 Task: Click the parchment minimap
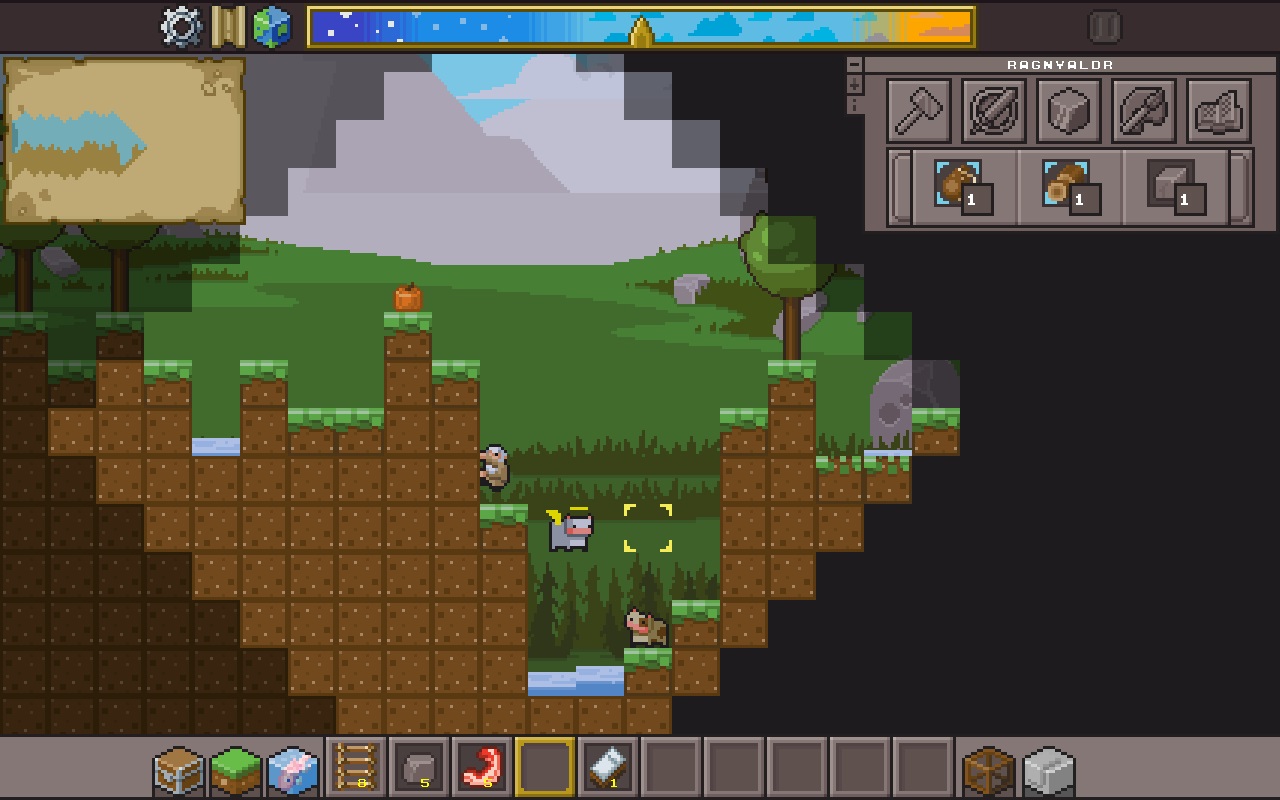coord(124,140)
